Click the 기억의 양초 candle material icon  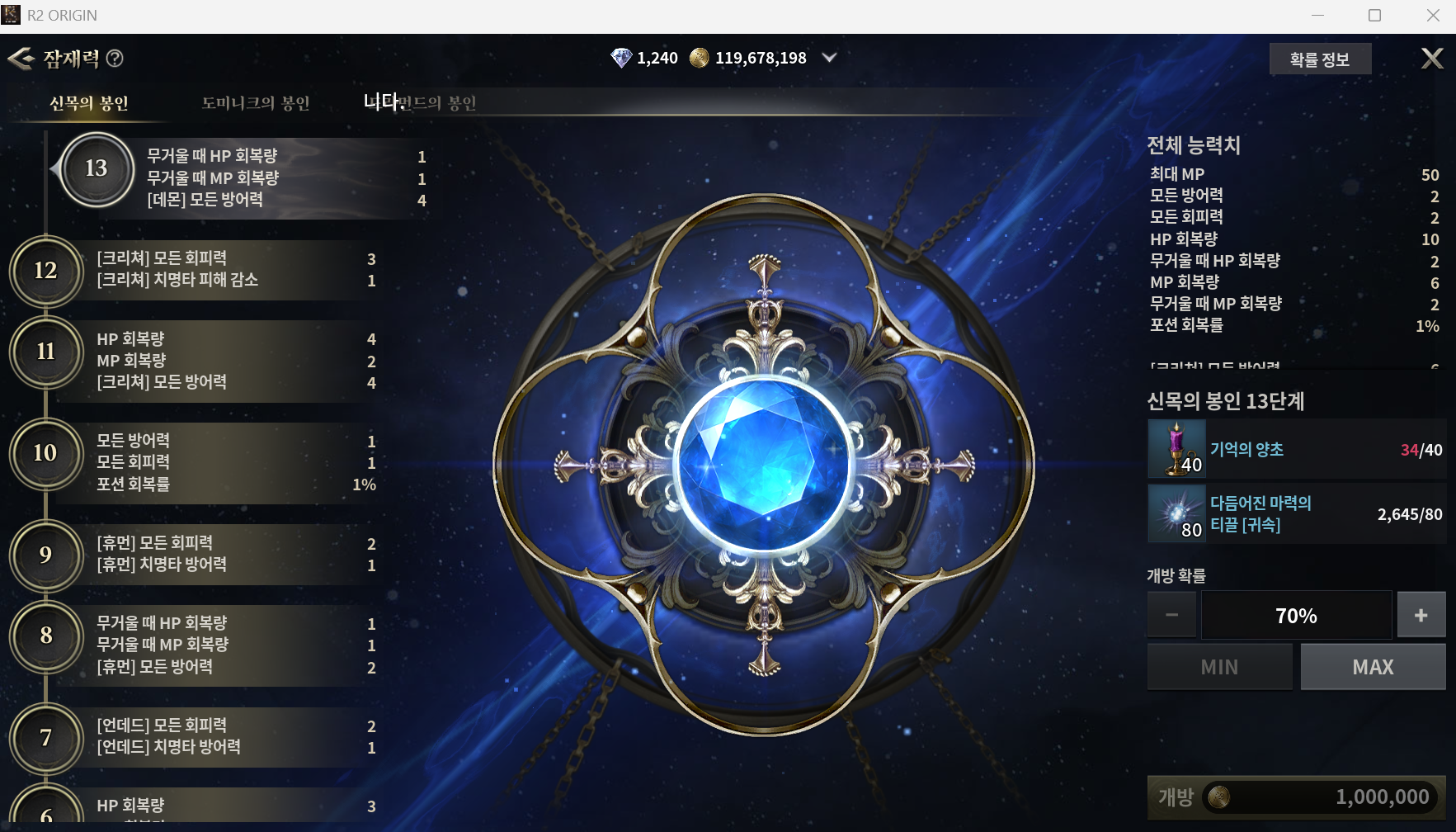pos(1177,449)
